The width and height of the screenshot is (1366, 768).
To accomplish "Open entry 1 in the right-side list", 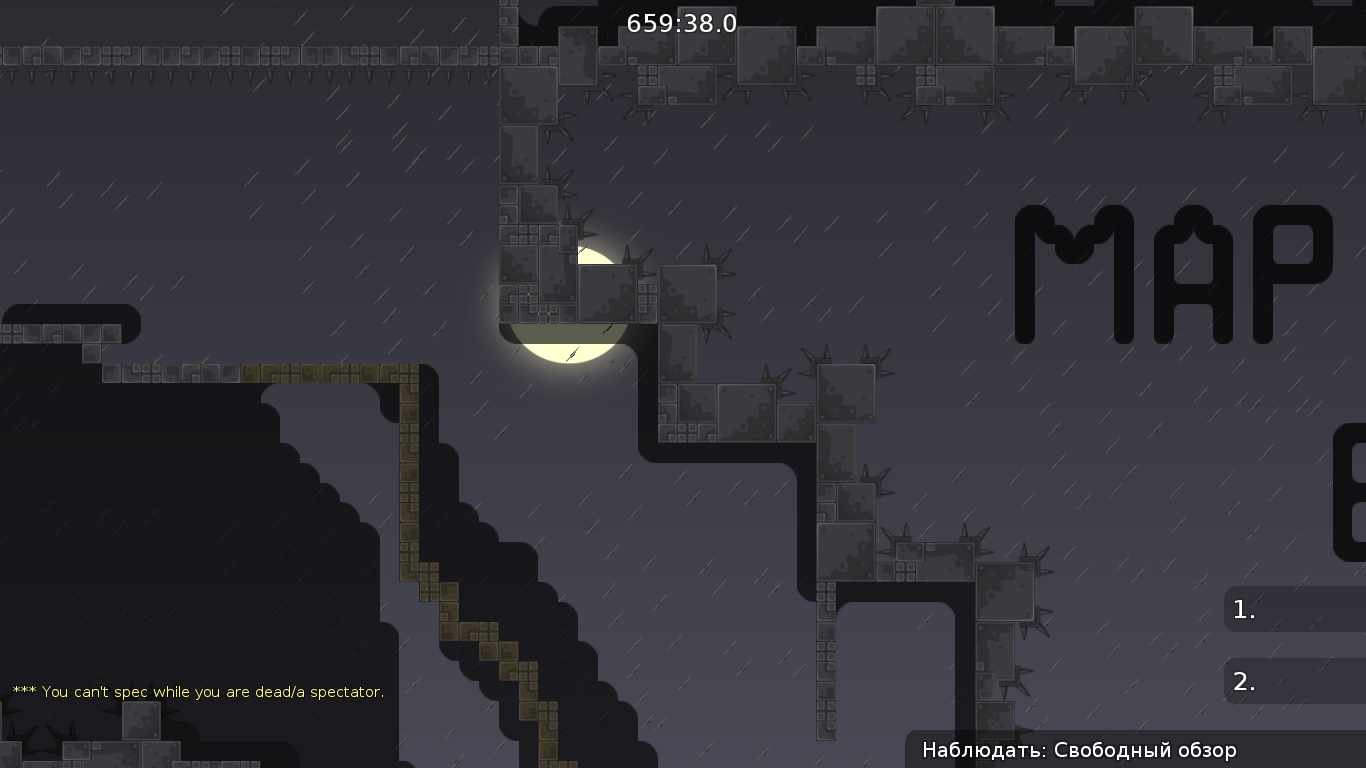I will tap(1290, 609).
